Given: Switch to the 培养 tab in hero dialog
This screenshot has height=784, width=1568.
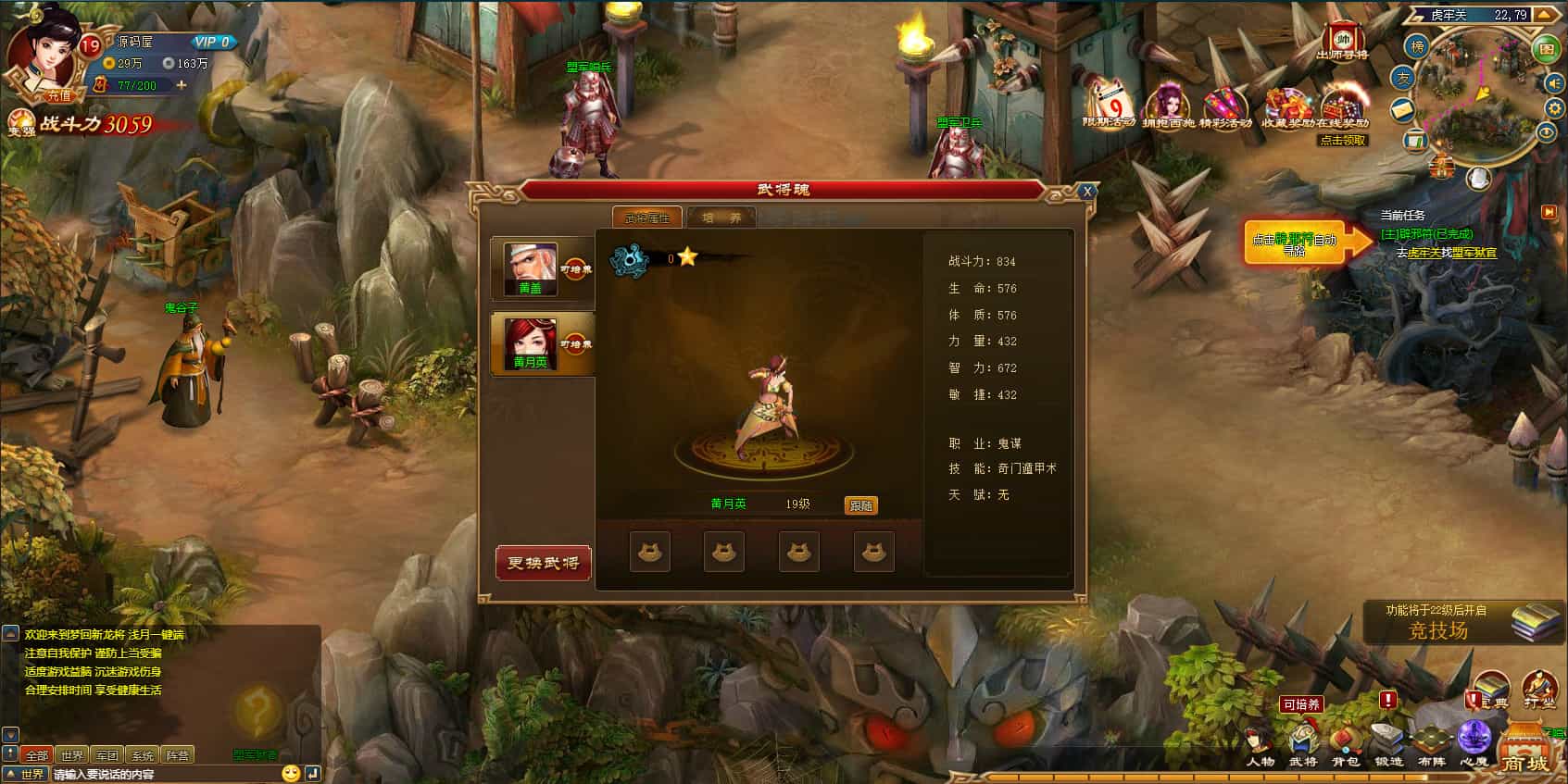Looking at the screenshot, I should point(721,218).
